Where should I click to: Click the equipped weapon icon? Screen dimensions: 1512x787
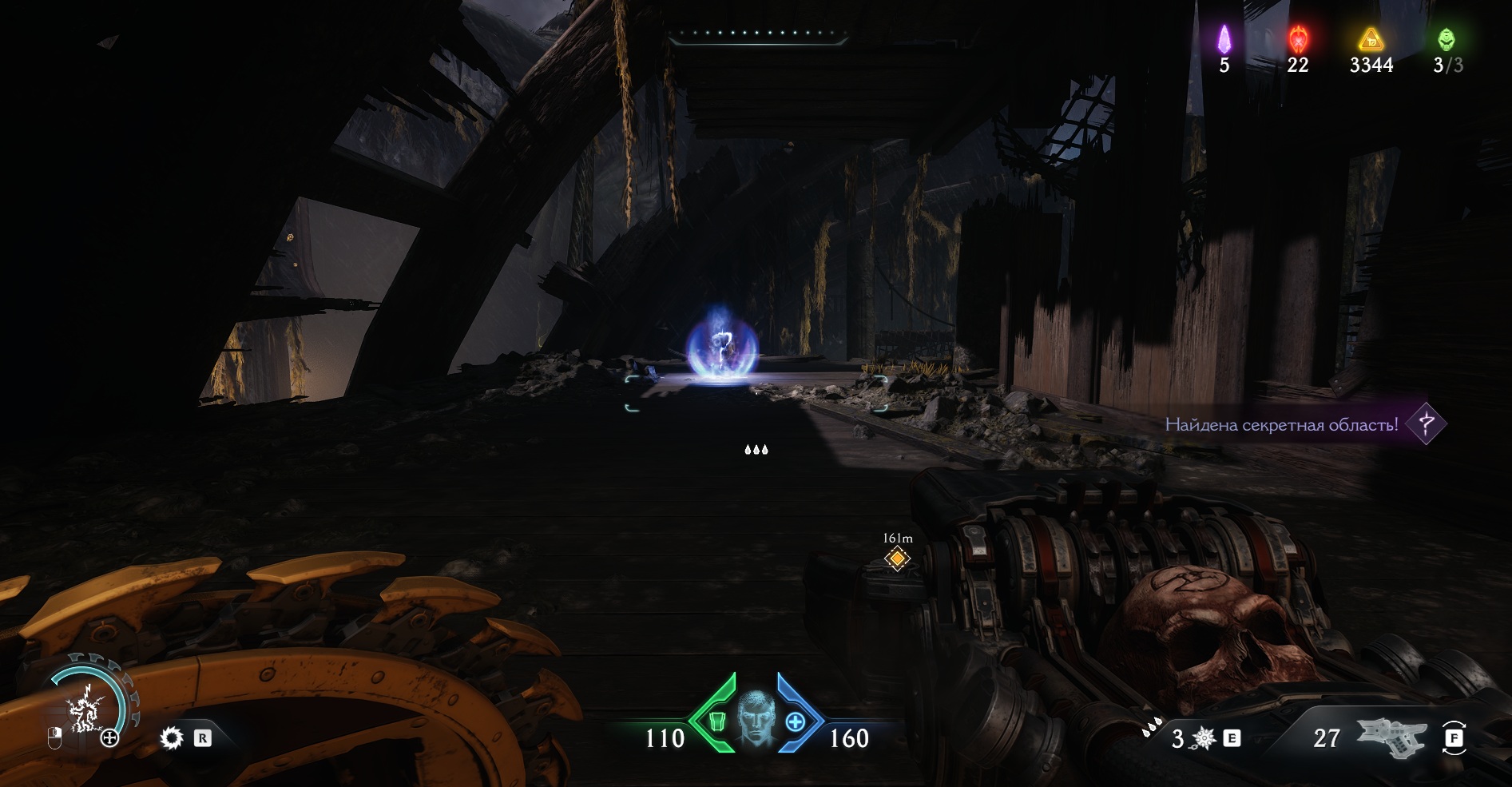1391,738
